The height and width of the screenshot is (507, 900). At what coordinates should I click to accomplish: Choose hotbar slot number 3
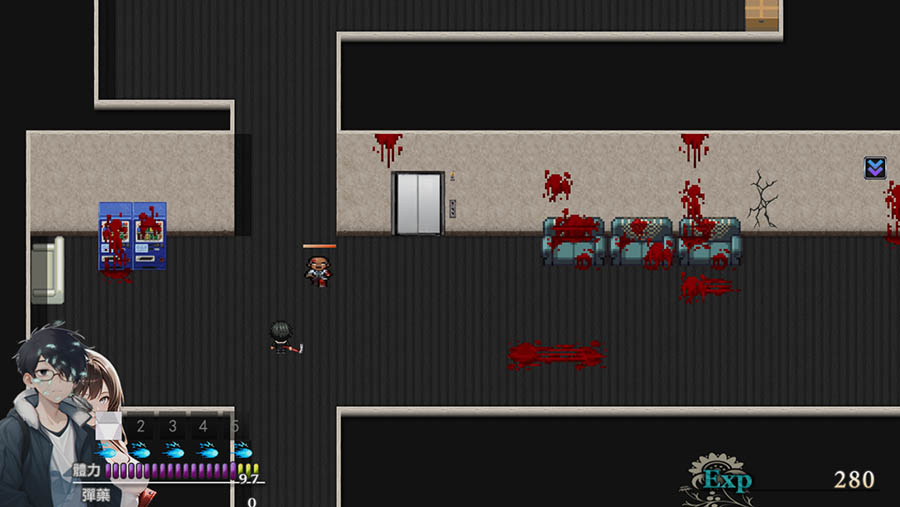tap(172, 428)
